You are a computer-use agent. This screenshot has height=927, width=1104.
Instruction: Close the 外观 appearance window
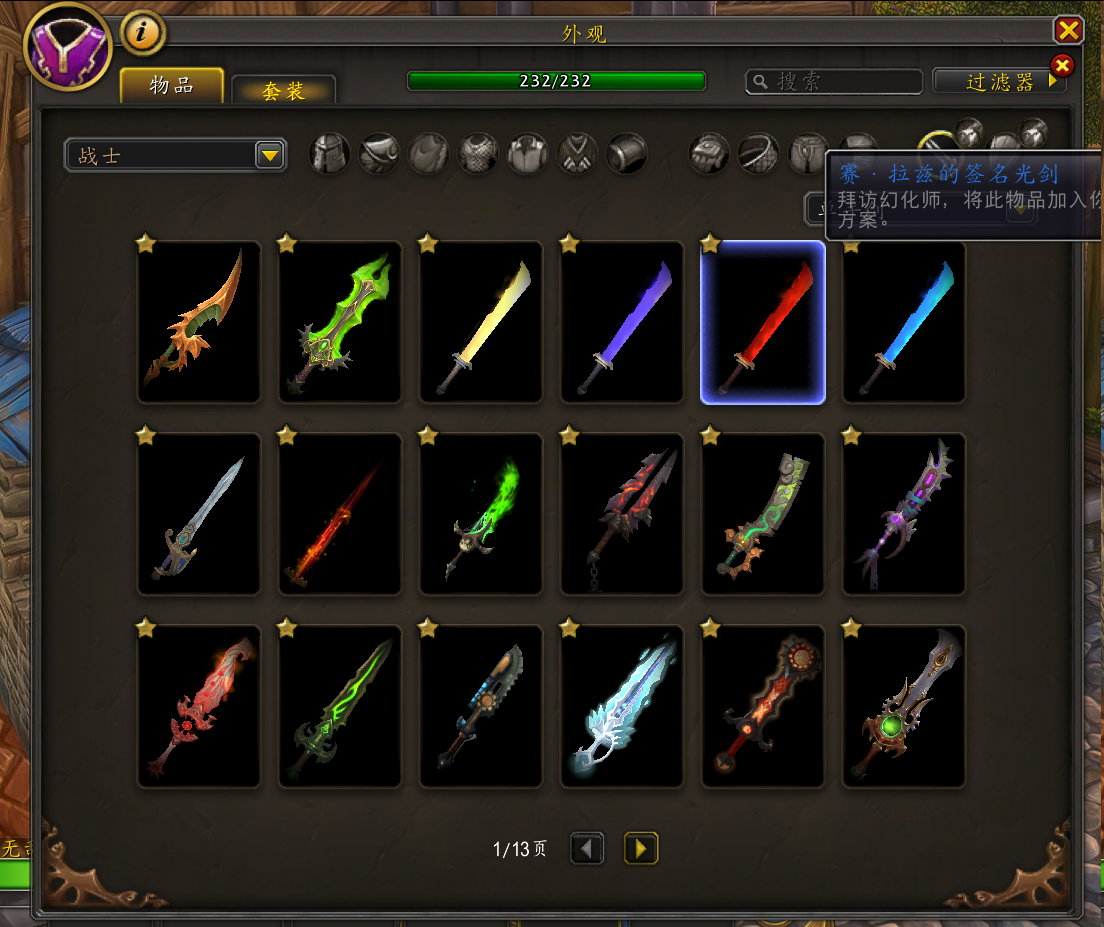(x=1068, y=30)
